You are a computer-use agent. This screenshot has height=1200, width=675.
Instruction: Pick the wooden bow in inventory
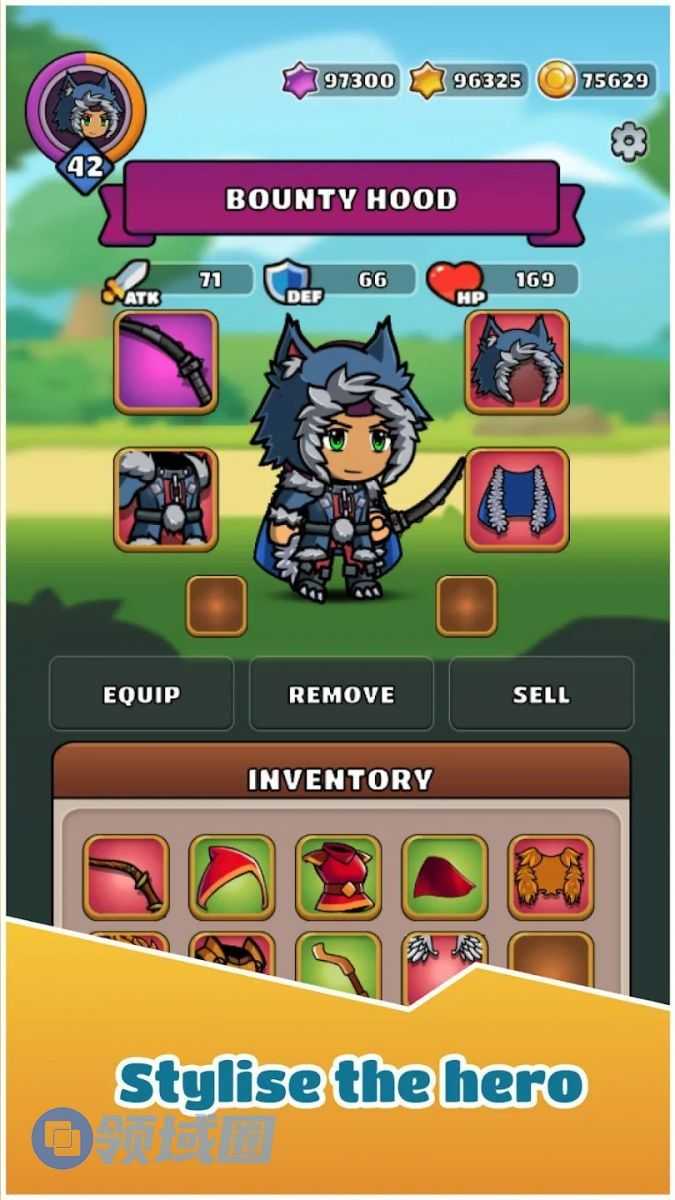pos(126,877)
